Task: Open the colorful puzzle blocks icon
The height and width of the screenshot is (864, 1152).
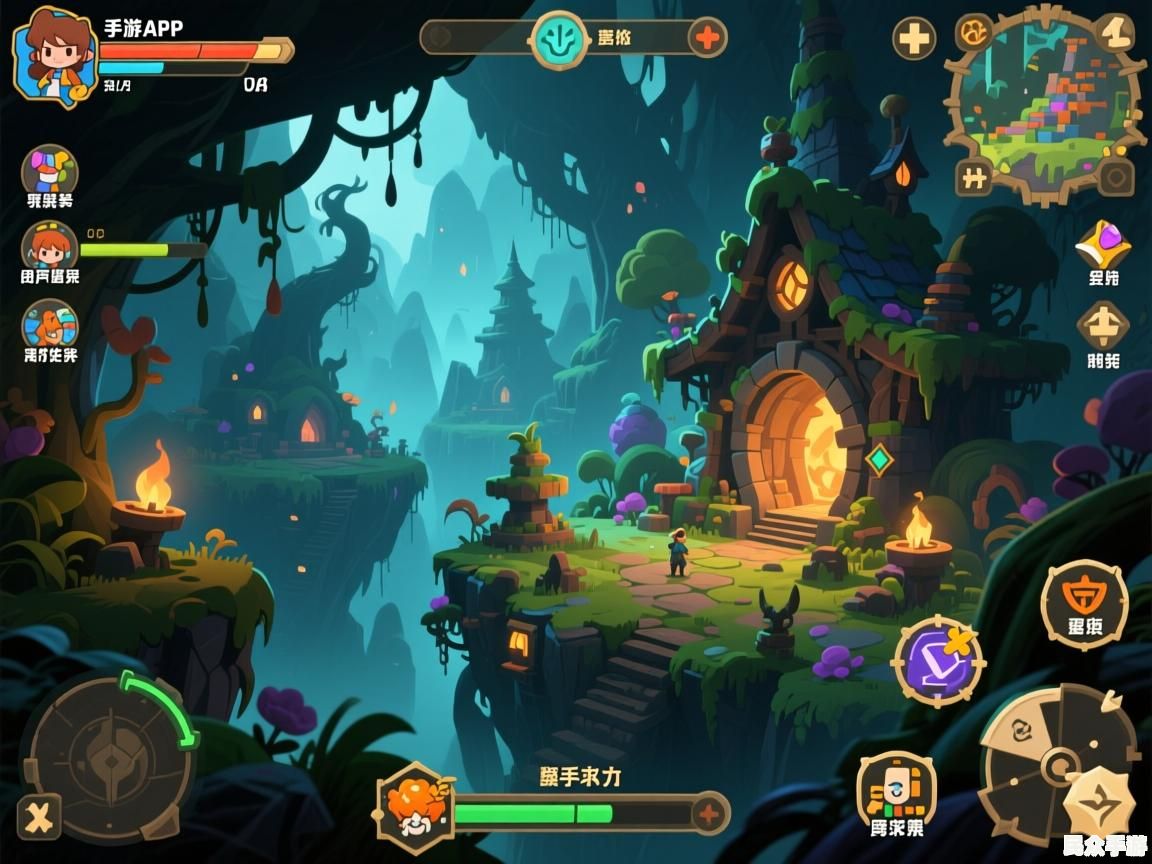Action: coord(50,170)
